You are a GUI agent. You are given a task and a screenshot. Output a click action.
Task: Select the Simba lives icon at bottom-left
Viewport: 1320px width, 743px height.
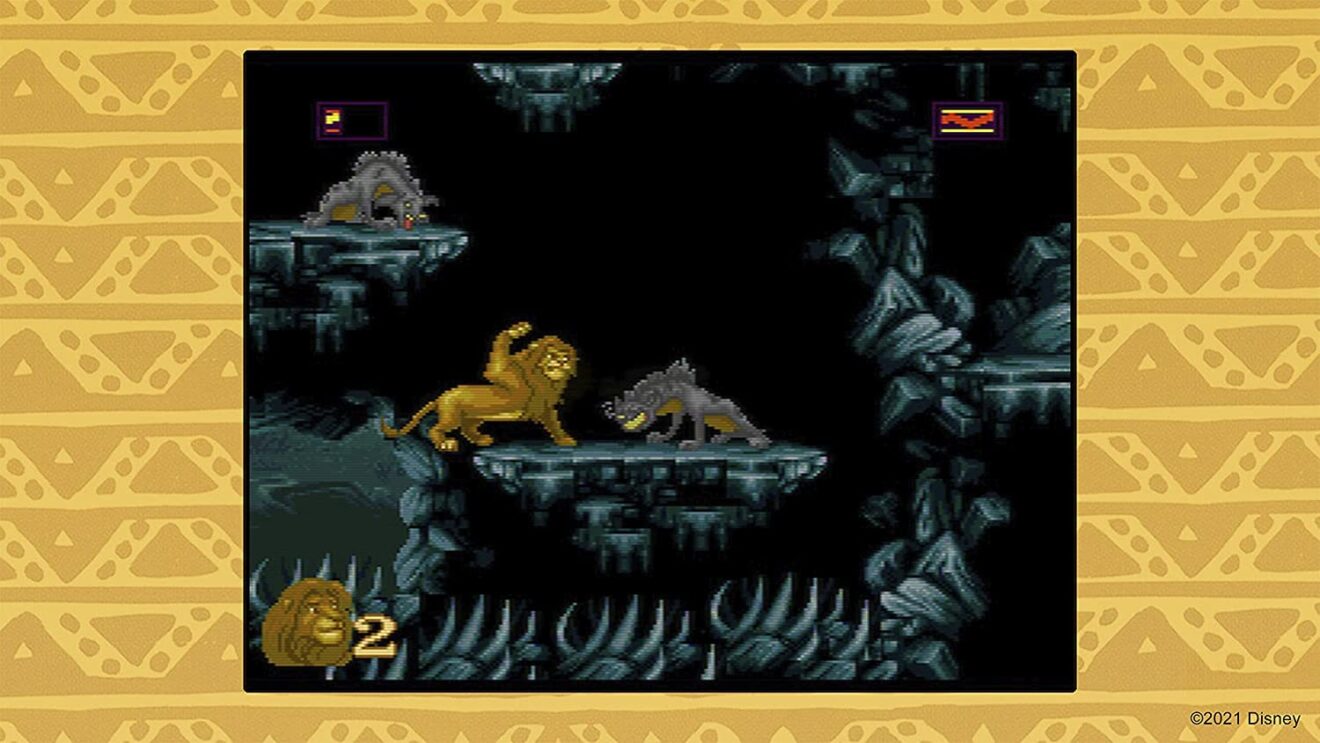coord(310,622)
